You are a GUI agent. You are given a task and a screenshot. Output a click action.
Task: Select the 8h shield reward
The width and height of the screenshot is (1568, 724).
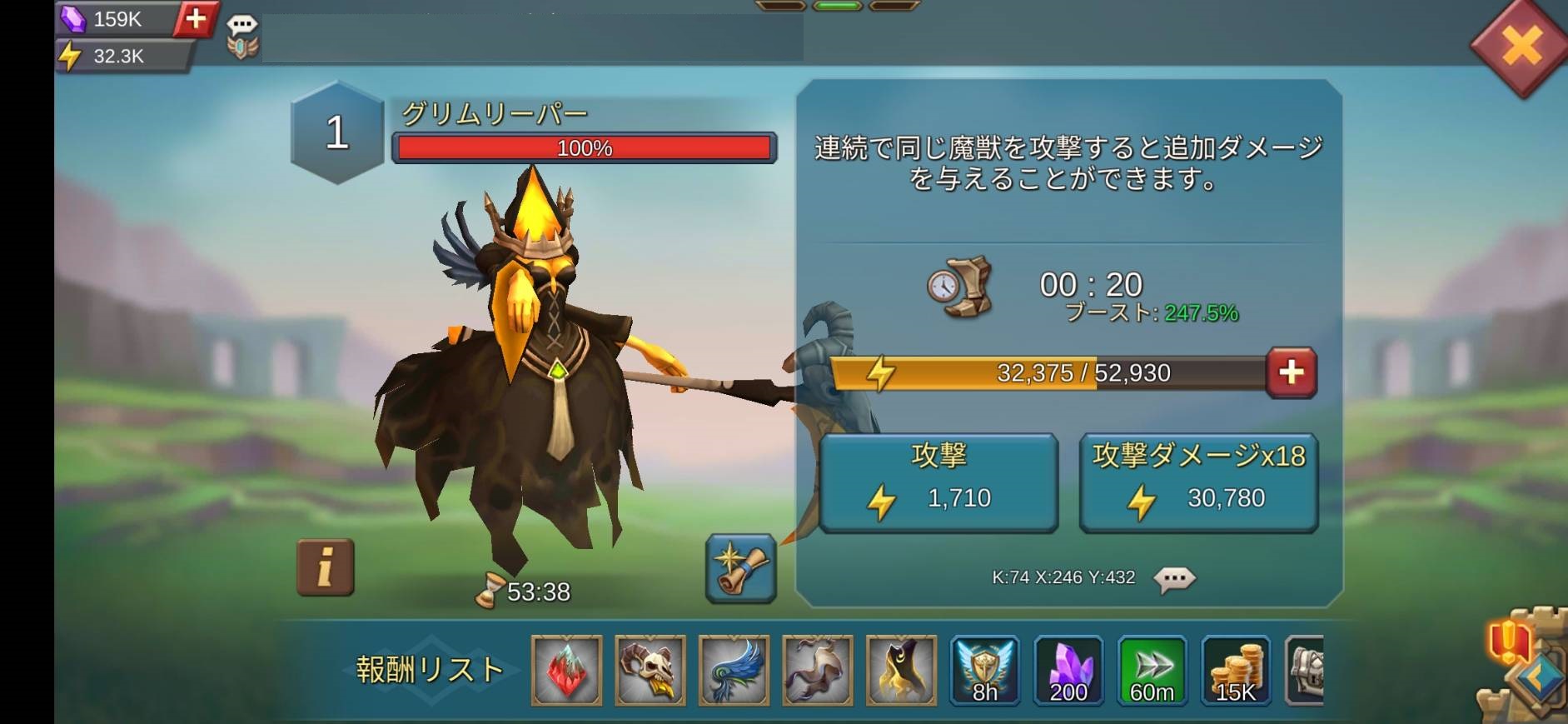click(x=985, y=671)
